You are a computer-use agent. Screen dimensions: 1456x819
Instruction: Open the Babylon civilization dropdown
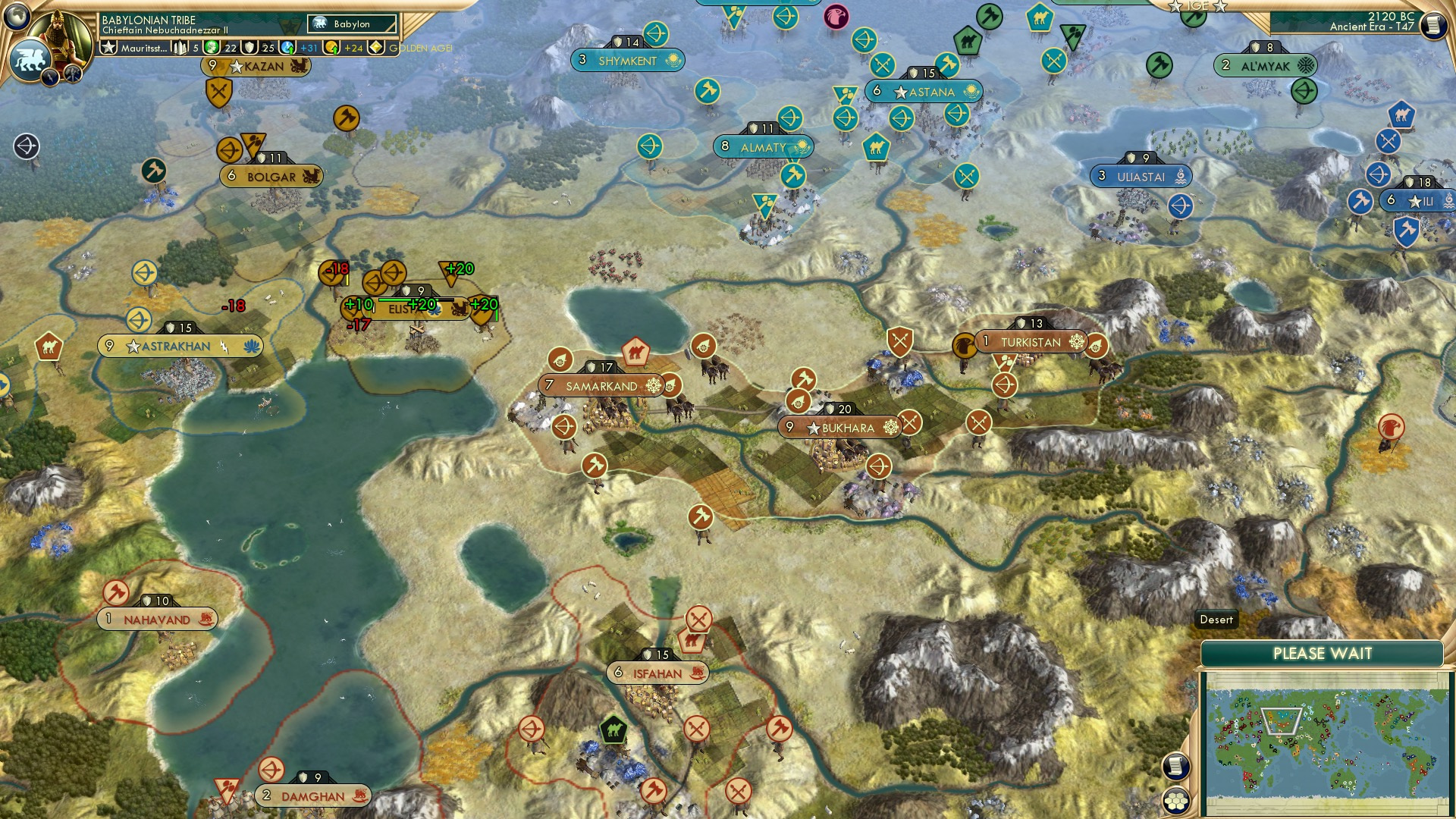coord(350,24)
